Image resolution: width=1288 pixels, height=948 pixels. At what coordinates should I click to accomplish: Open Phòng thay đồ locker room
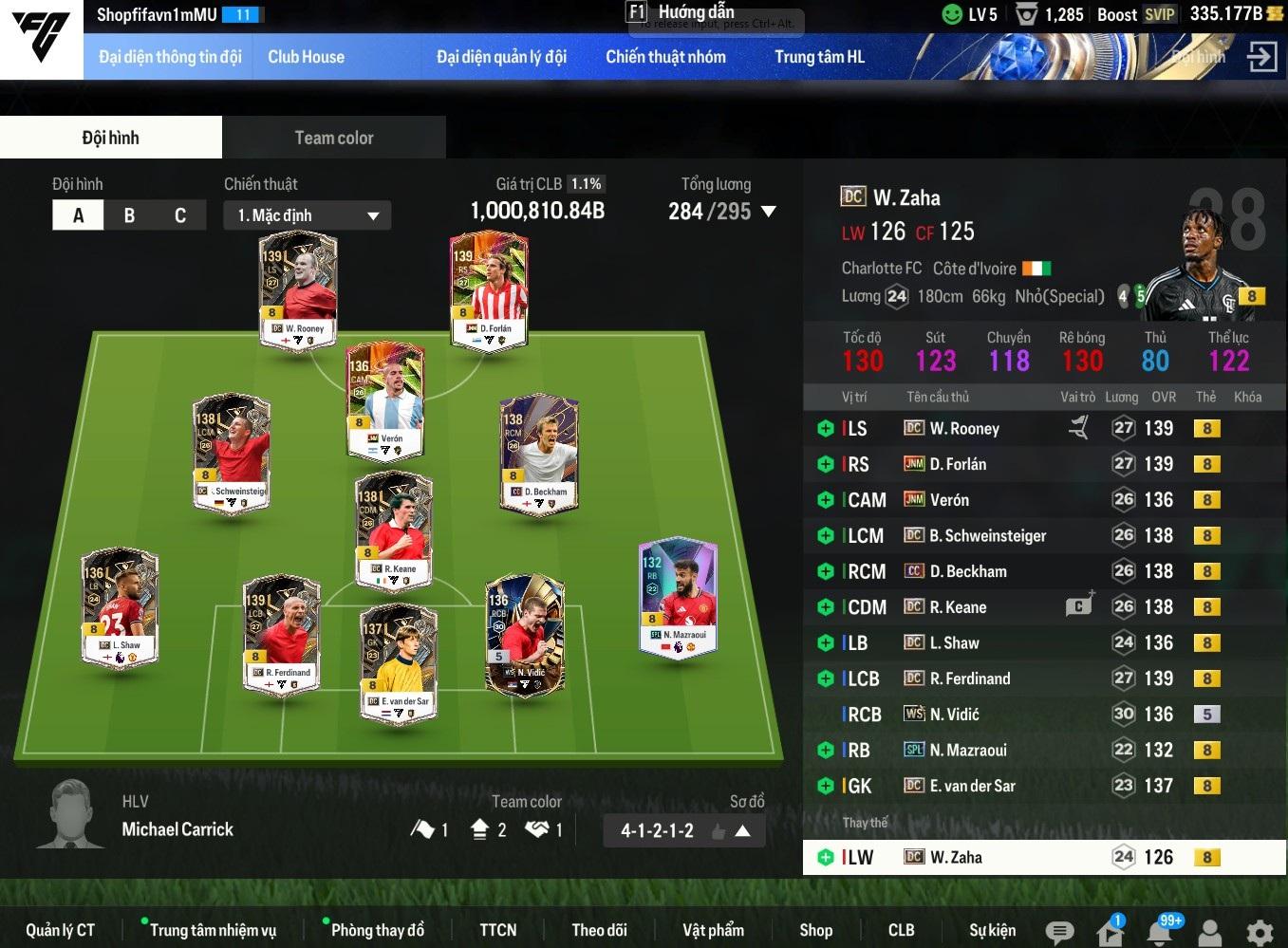point(377,930)
